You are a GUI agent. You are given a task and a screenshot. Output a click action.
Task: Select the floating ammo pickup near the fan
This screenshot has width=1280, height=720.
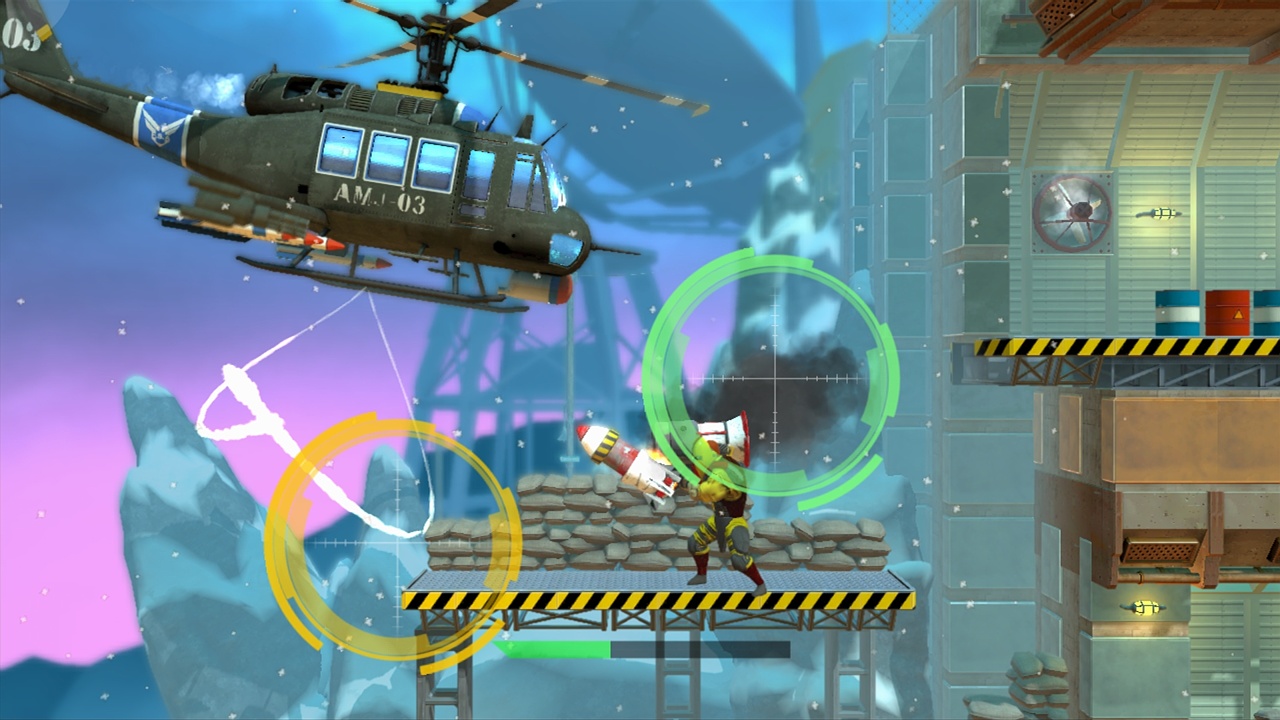[x=1160, y=212]
